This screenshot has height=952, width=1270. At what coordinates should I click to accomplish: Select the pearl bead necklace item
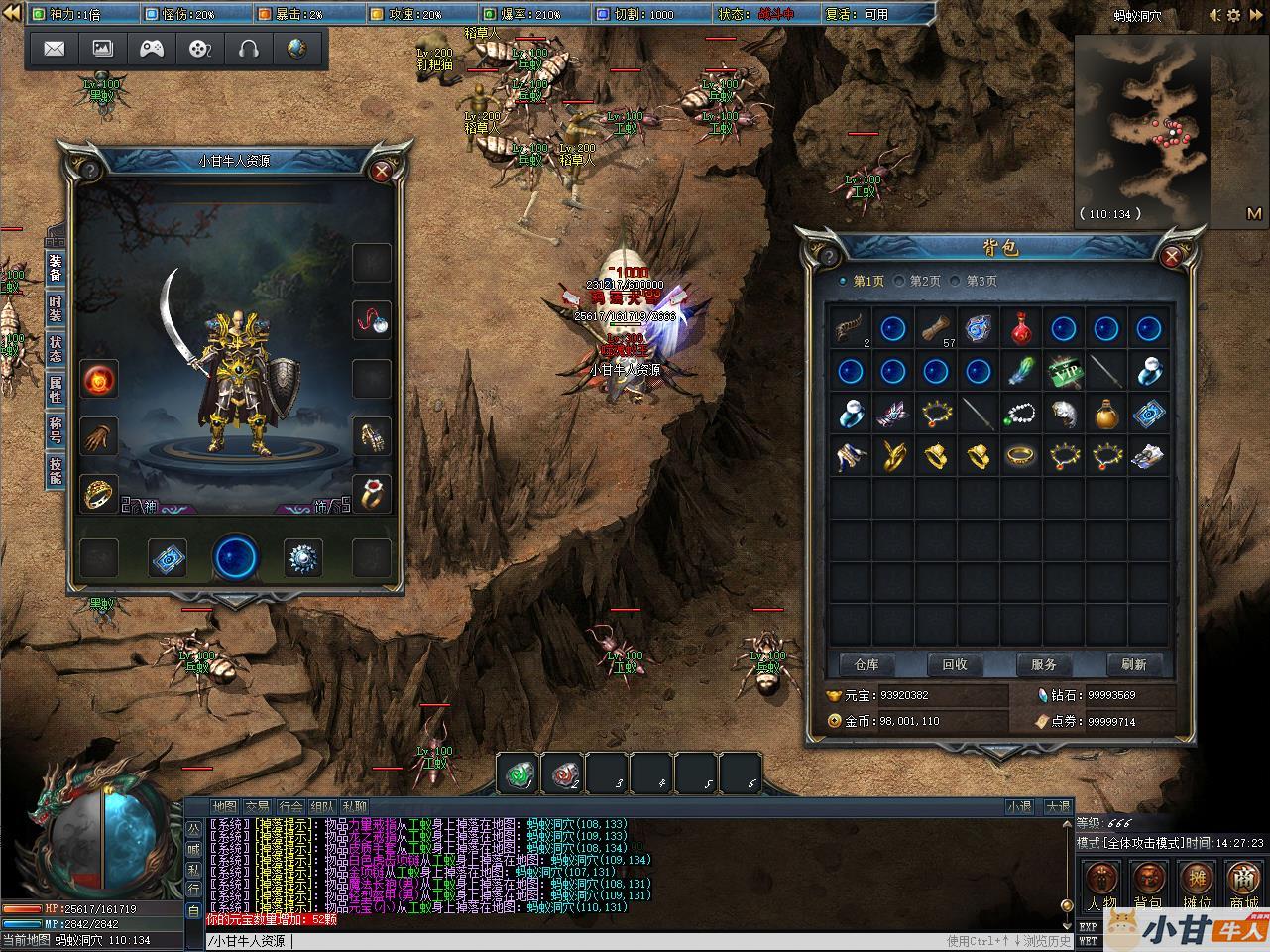point(1021,414)
